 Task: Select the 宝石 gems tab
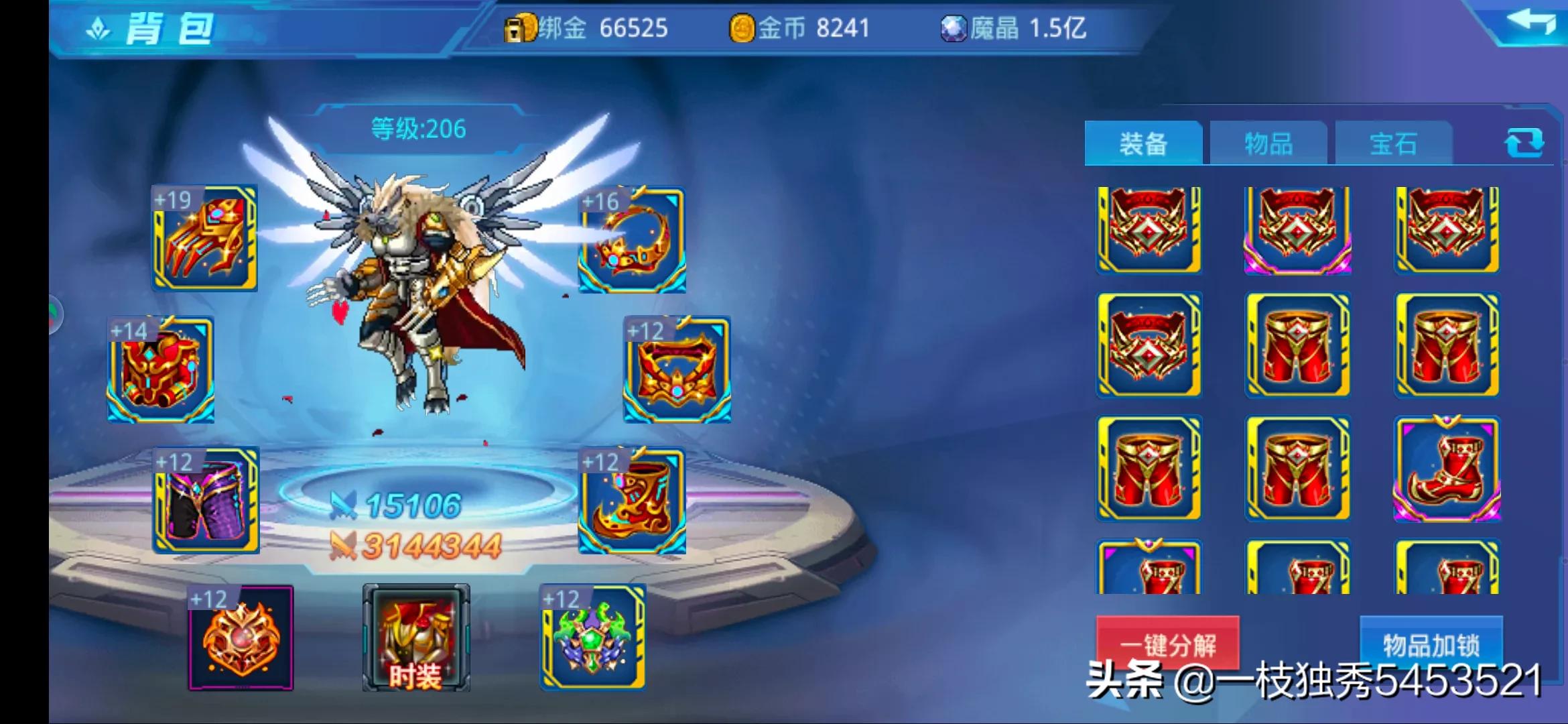[x=1393, y=143]
